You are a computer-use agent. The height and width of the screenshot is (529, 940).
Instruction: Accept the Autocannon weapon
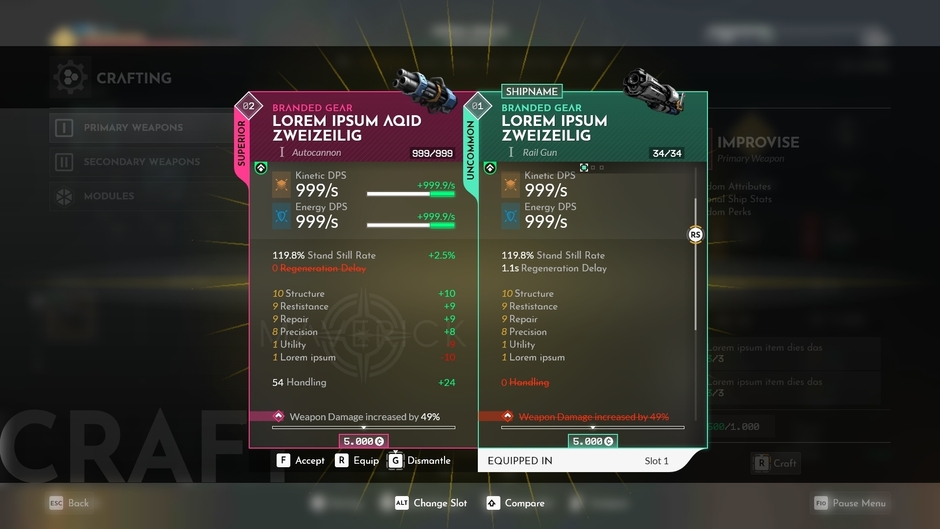tap(300, 461)
